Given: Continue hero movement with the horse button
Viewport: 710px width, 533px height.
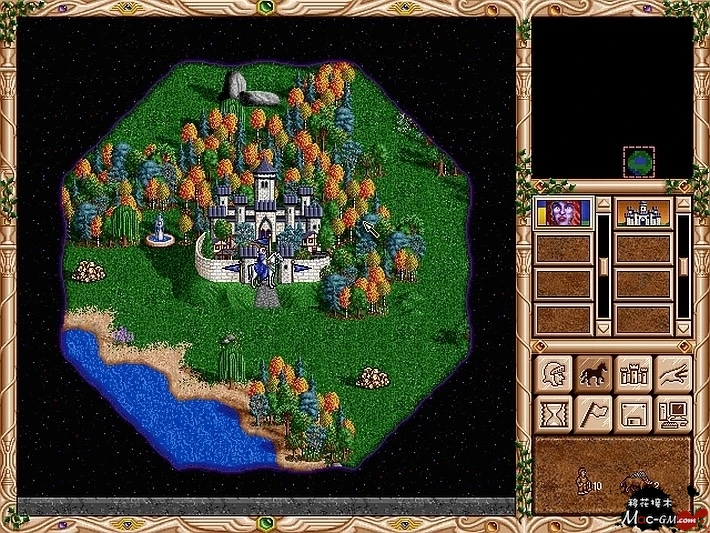Looking at the screenshot, I should (x=593, y=373).
